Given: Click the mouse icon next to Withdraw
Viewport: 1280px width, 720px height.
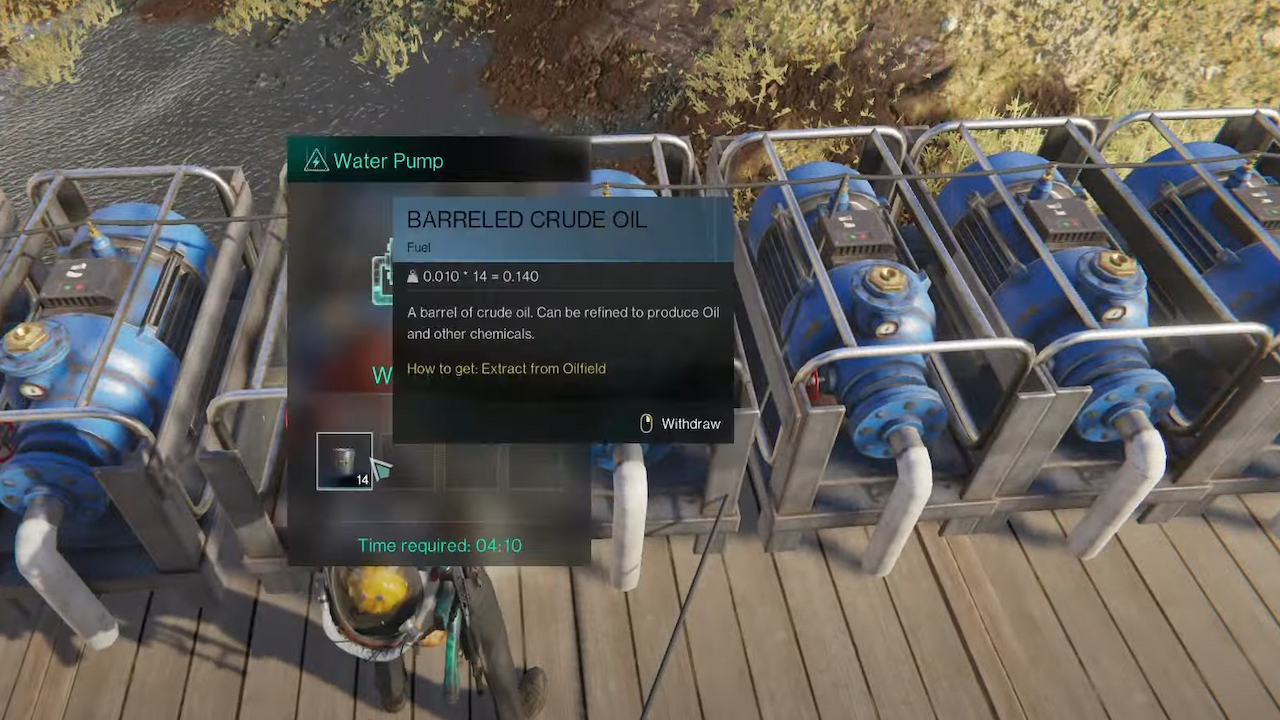Looking at the screenshot, I should coord(646,423).
